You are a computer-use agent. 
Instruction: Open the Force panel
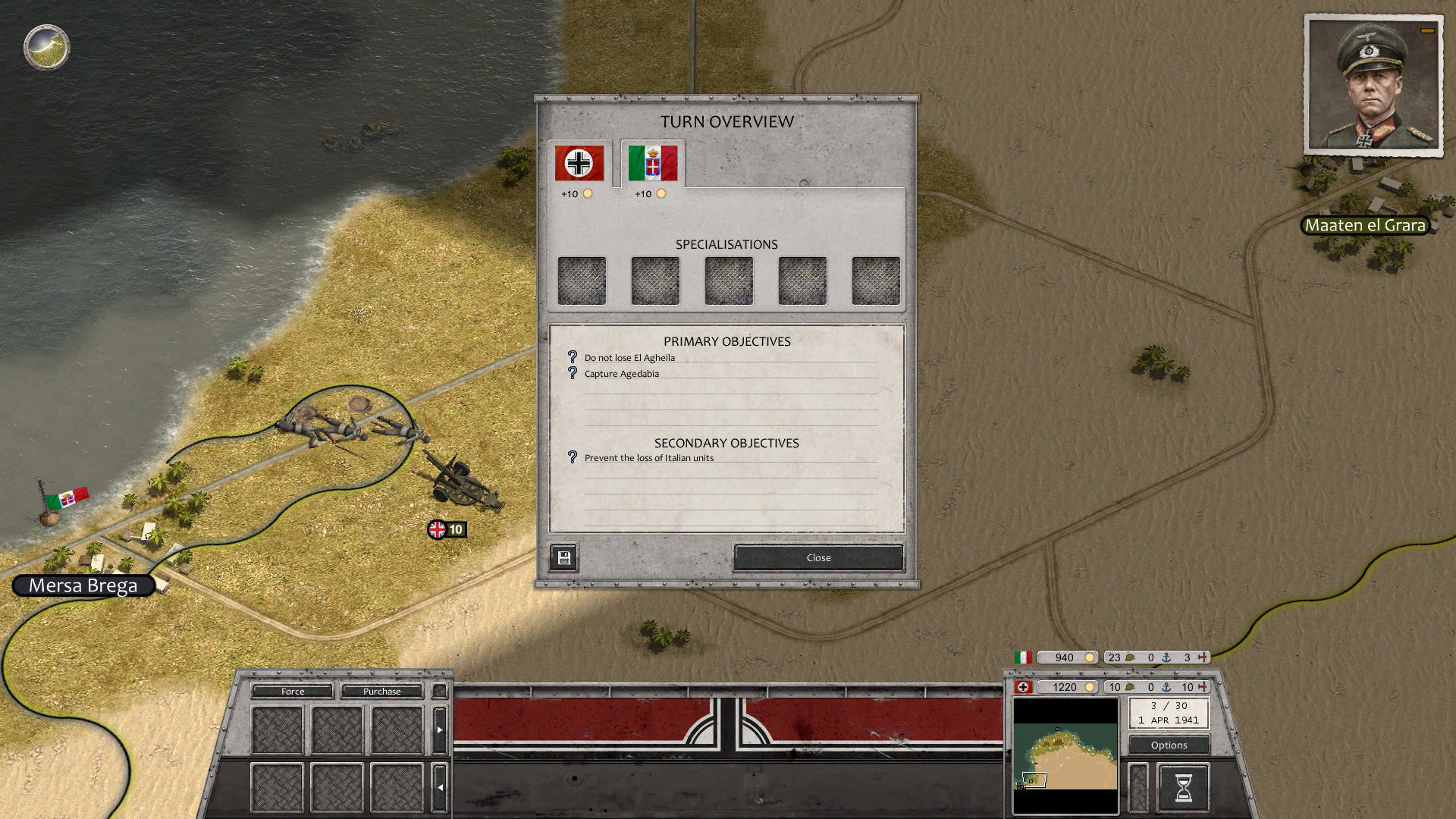coord(291,691)
